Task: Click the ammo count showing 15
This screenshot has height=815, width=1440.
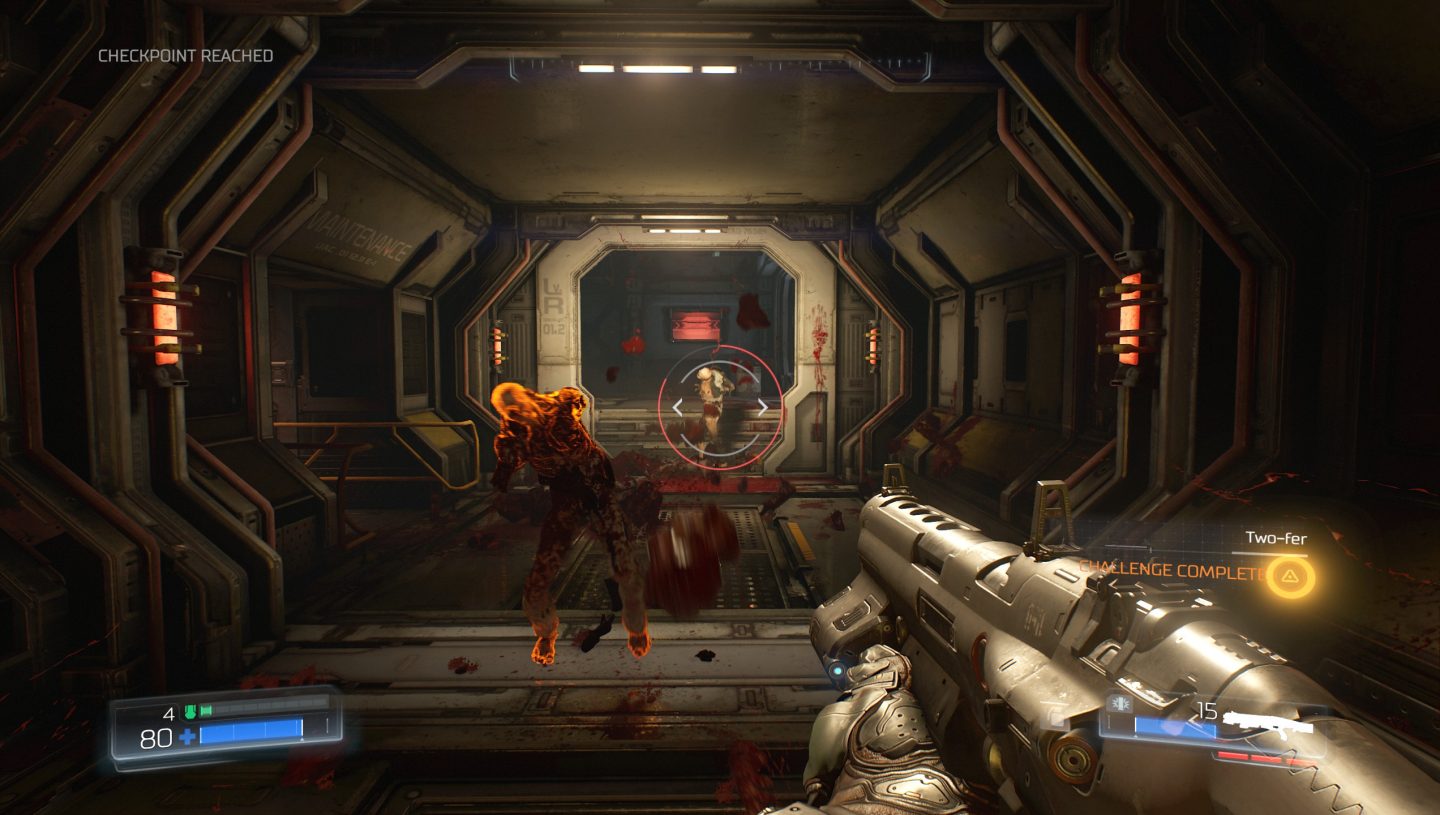Action: pos(1207,710)
